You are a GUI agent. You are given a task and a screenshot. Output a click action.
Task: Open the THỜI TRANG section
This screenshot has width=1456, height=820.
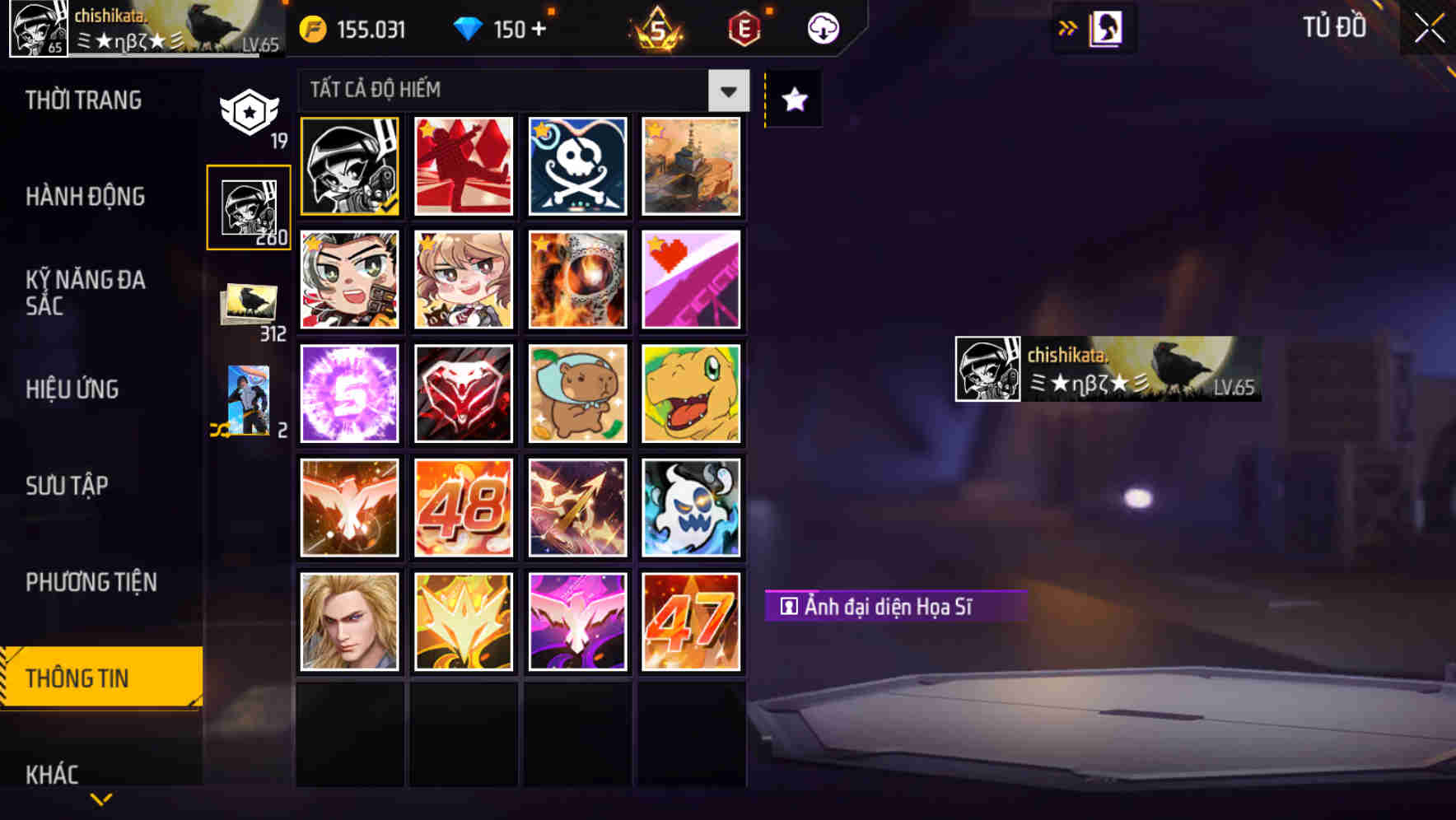(x=83, y=100)
